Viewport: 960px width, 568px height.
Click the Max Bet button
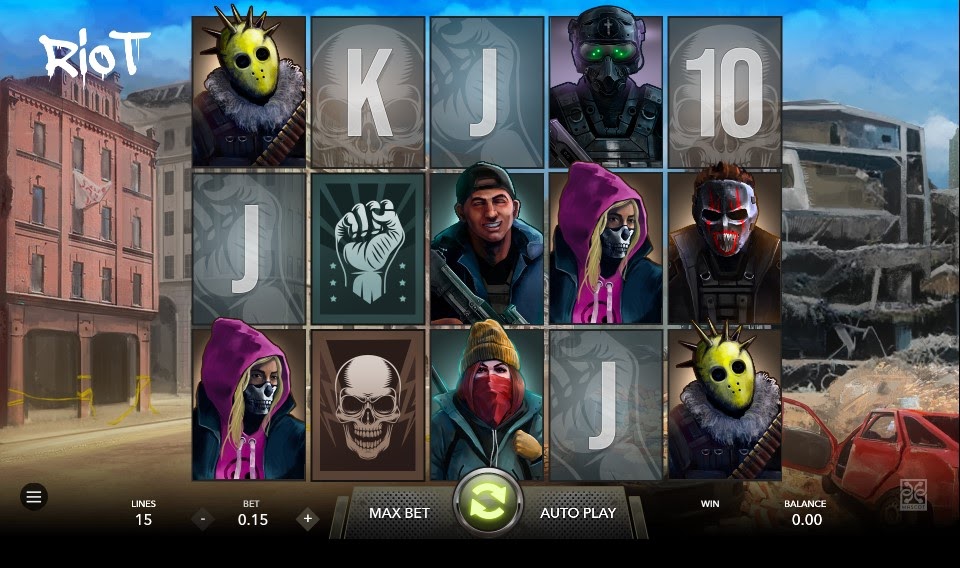click(x=399, y=513)
